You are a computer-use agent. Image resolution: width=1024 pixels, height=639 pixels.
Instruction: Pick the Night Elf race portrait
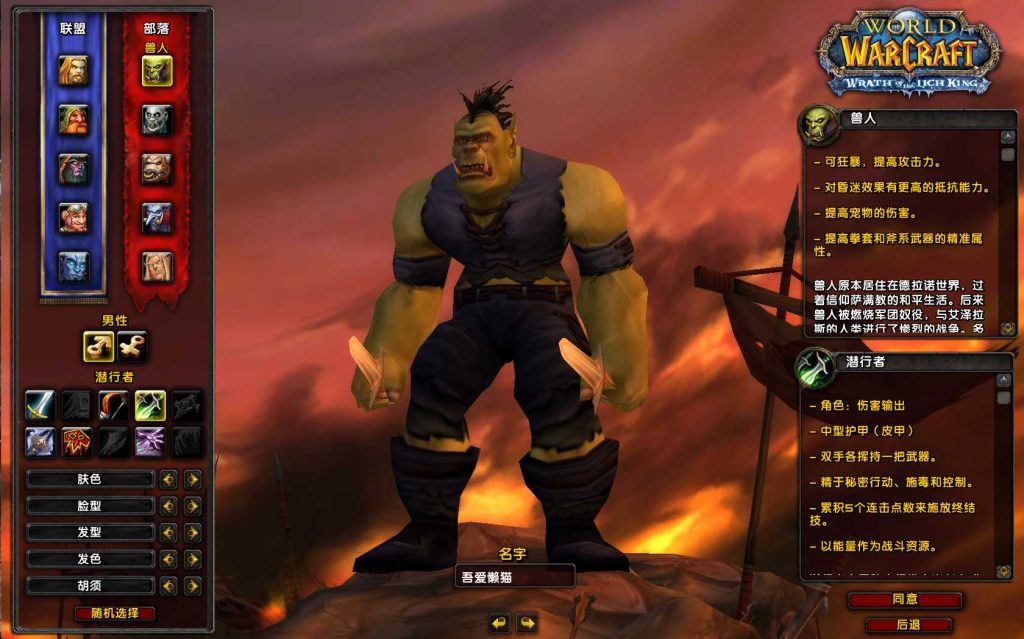click(73, 168)
